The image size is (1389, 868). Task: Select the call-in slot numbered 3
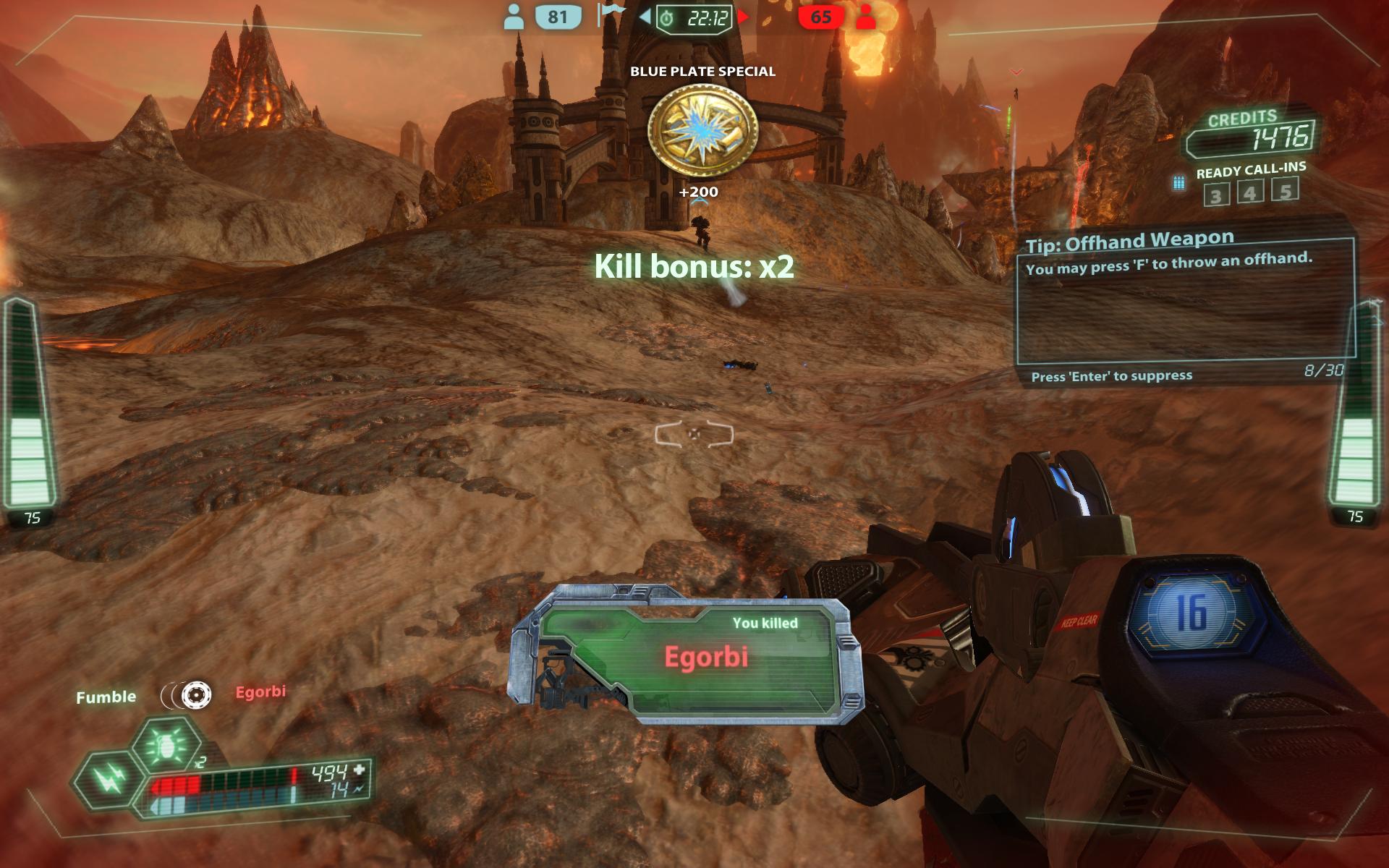coord(1216,195)
